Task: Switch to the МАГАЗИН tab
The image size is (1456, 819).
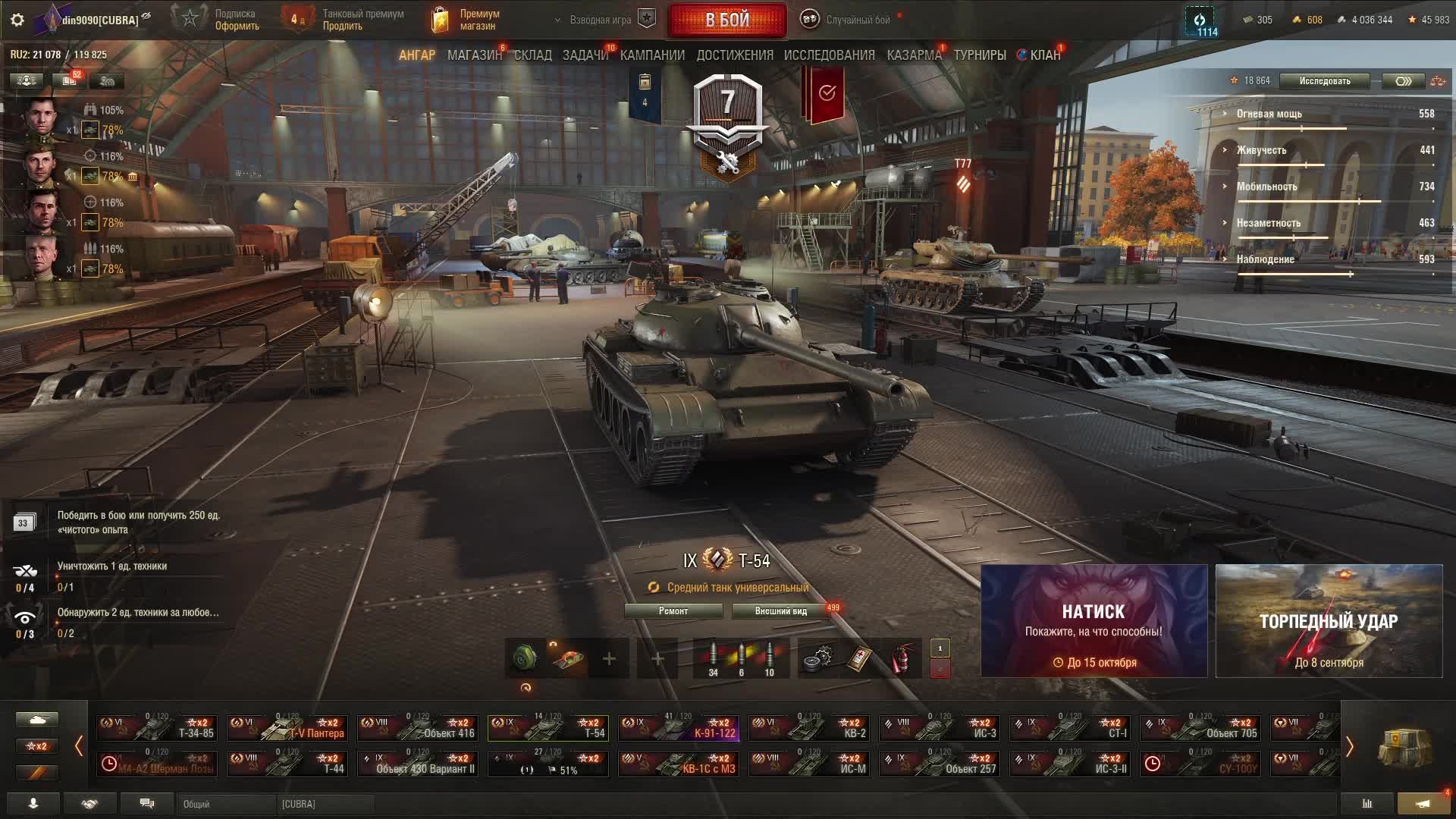Action: pos(474,55)
